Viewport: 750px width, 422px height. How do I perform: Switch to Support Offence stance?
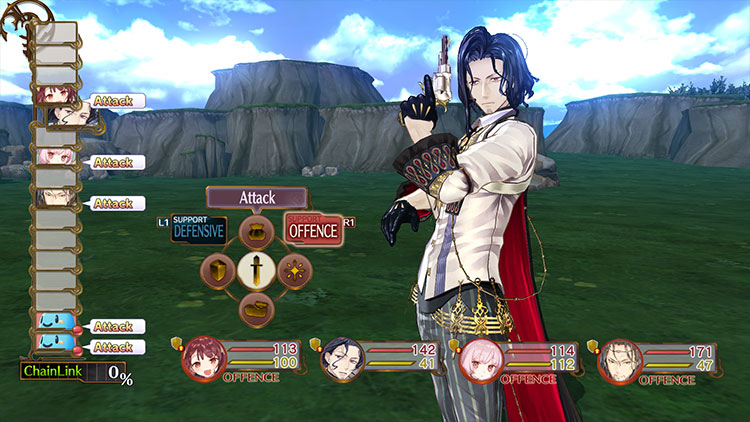312,229
